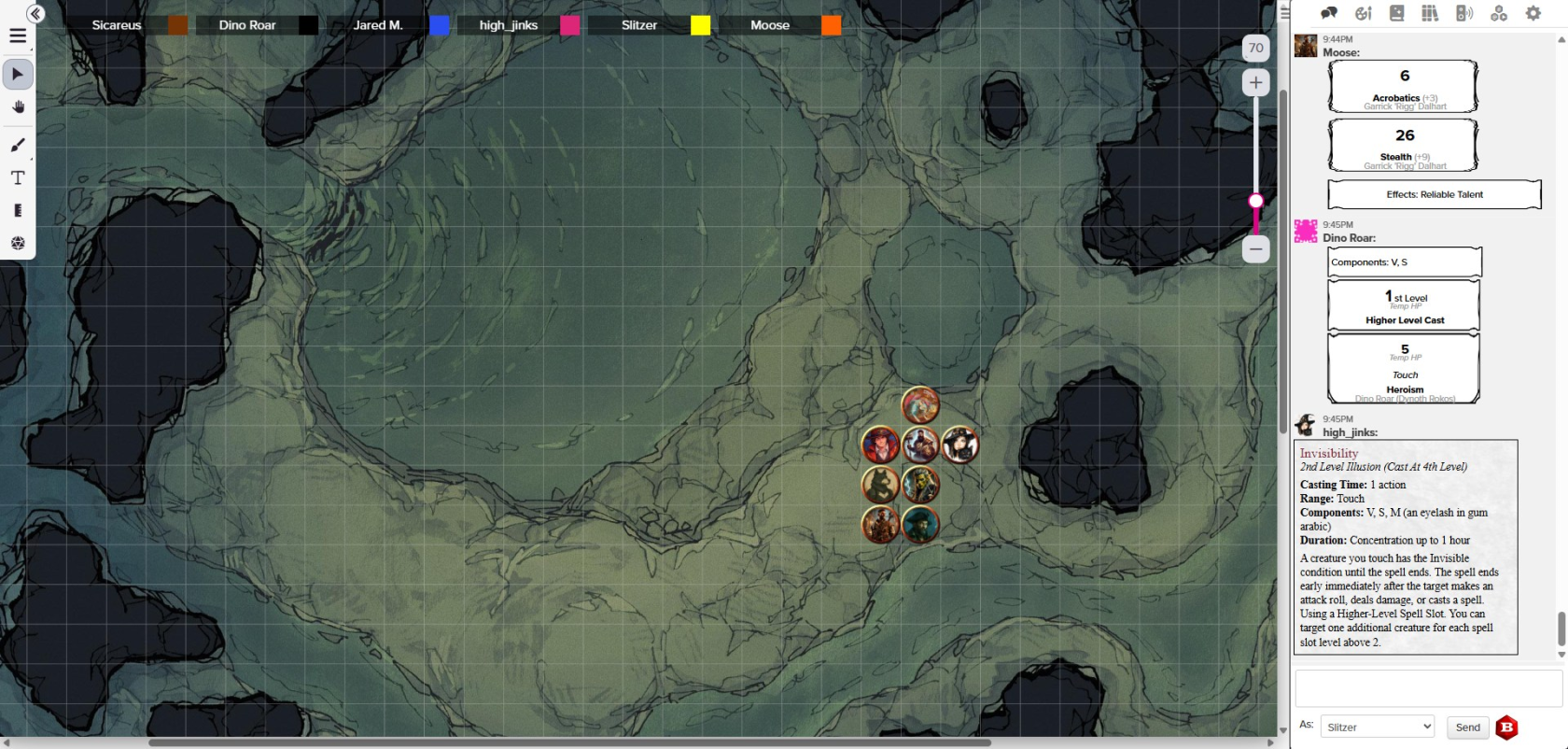Open the settings gear tab
The image size is (1568, 749).
point(1533,13)
